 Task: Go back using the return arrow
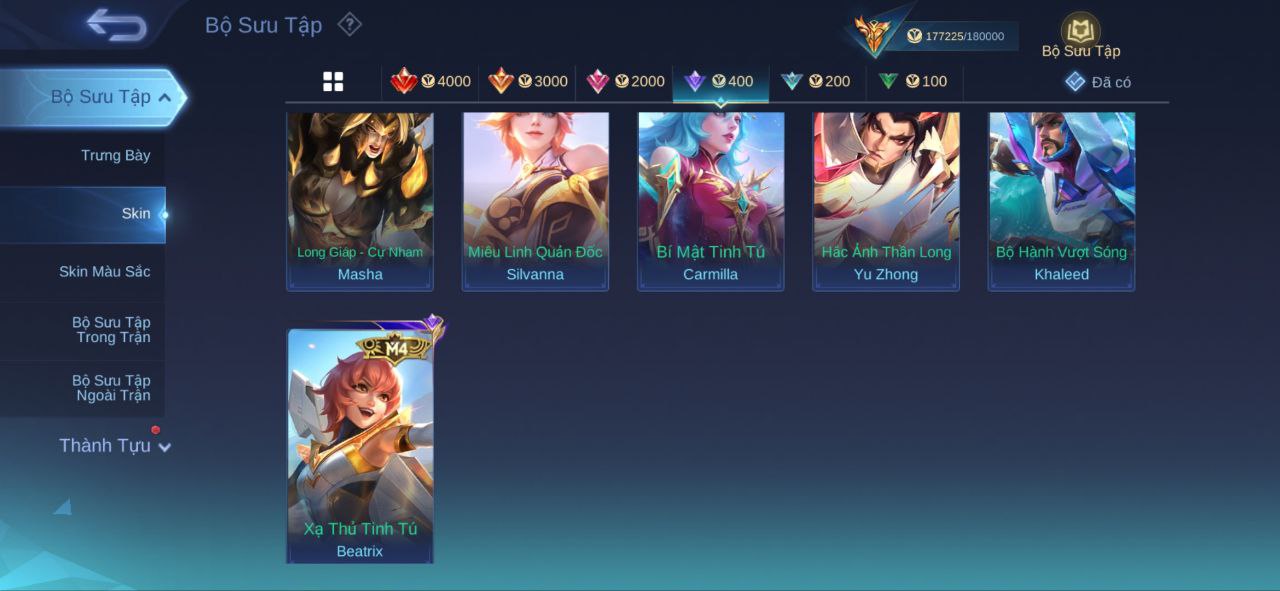point(116,25)
